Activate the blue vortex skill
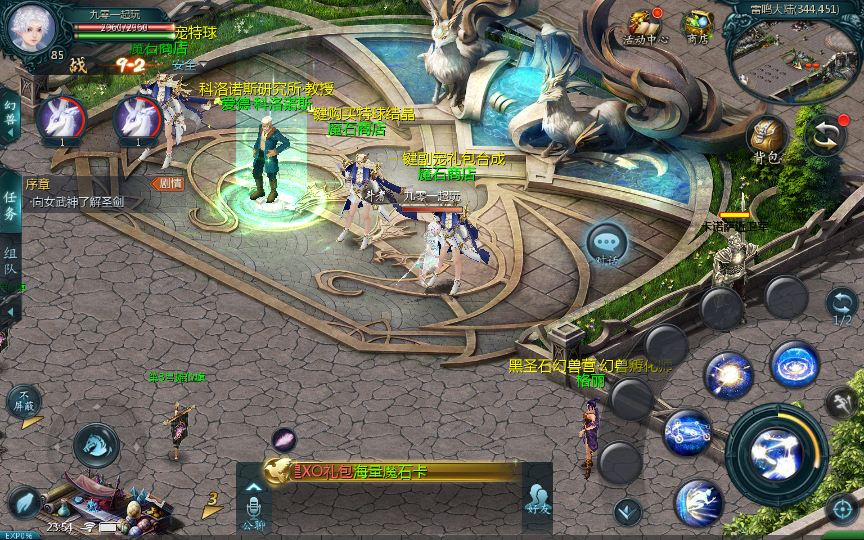This screenshot has width=864, height=540. (x=795, y=365)
